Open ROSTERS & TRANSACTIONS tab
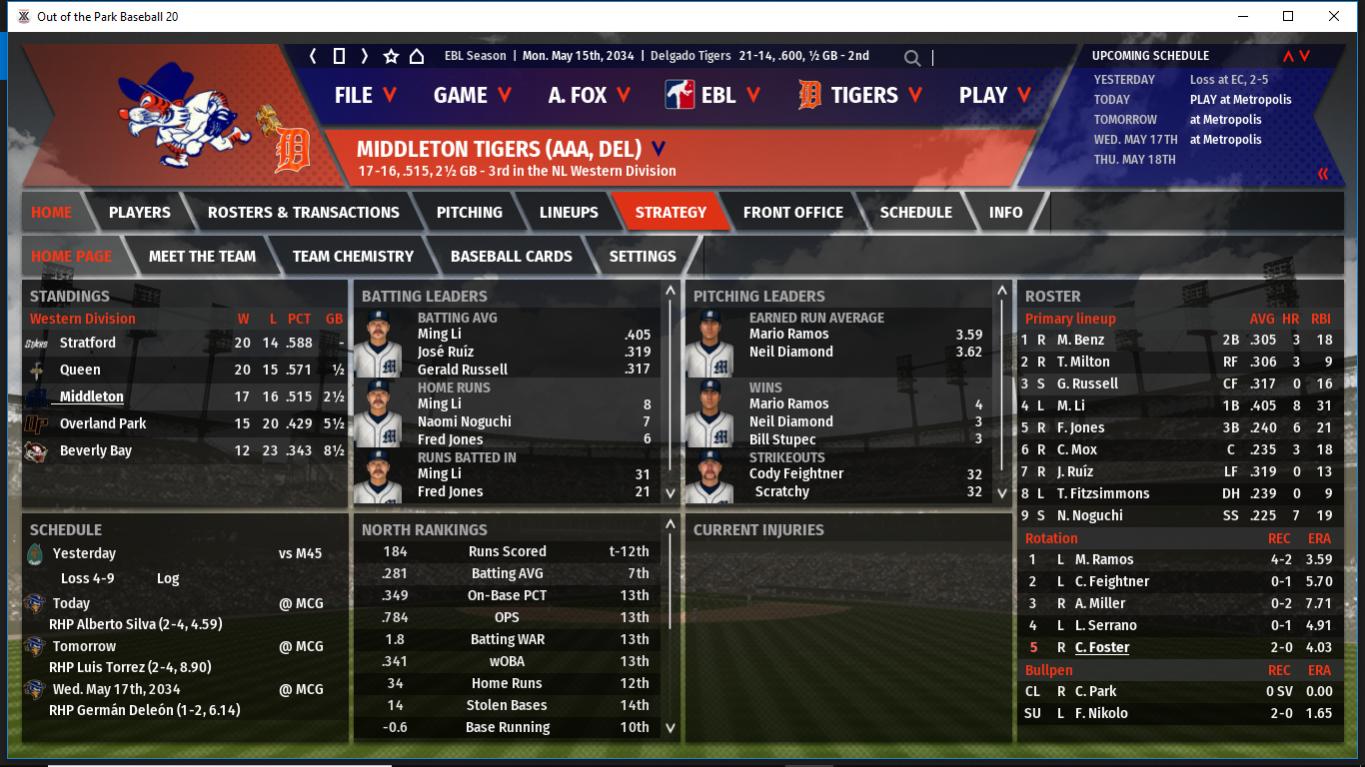Screen dimensions: 1365x767 tap(303, 212)
